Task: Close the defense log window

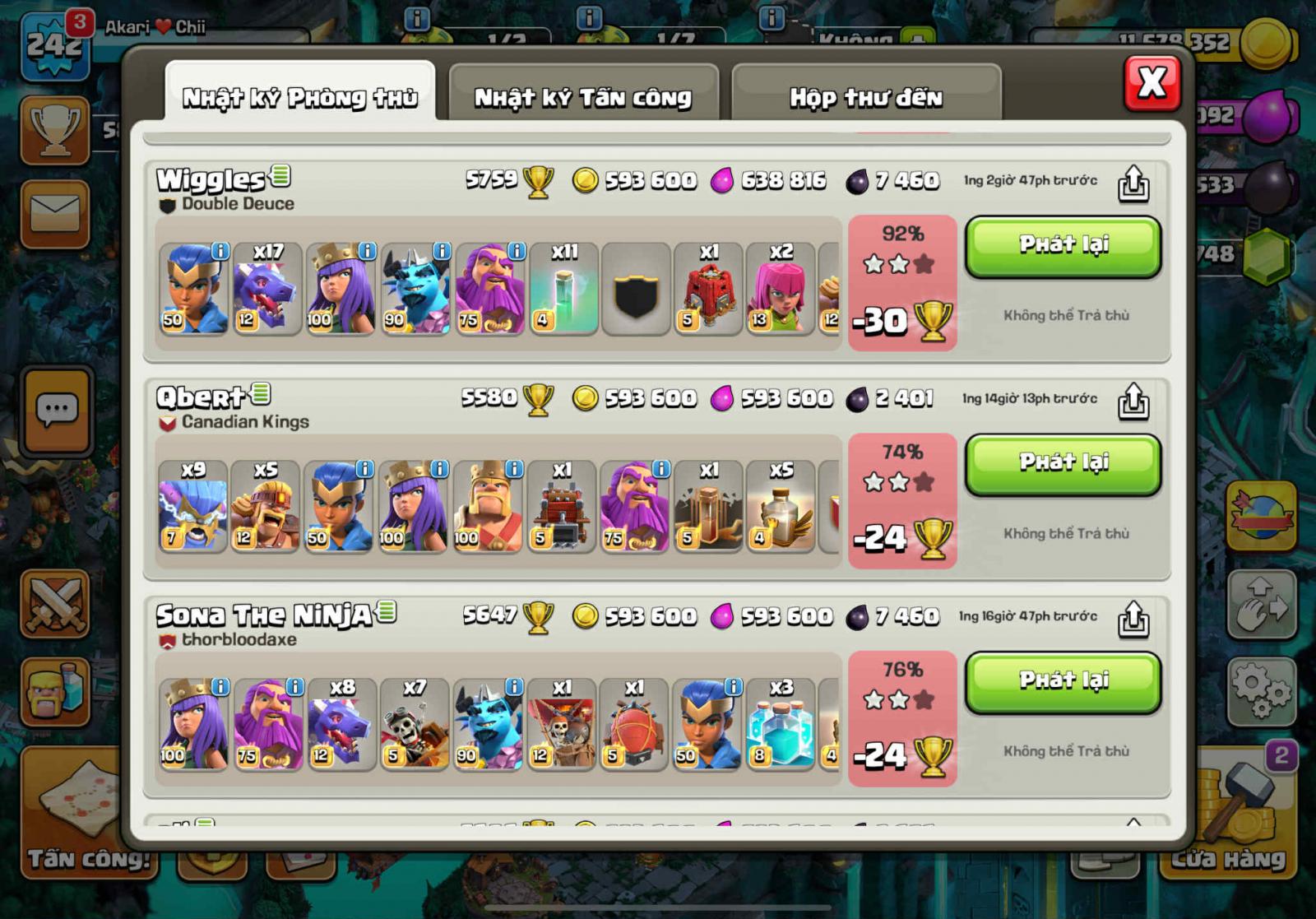Action: click(x=1151, y=83)
